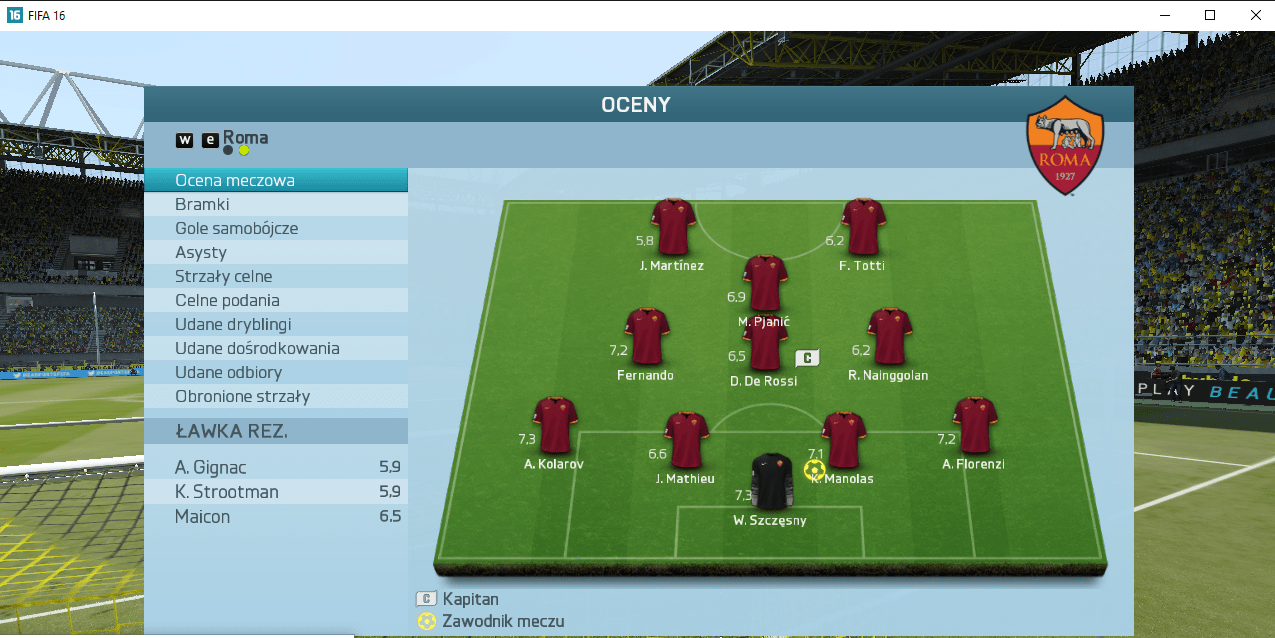
Task: Select K. Strootman on the bench list
Action: tap(275, 492)
